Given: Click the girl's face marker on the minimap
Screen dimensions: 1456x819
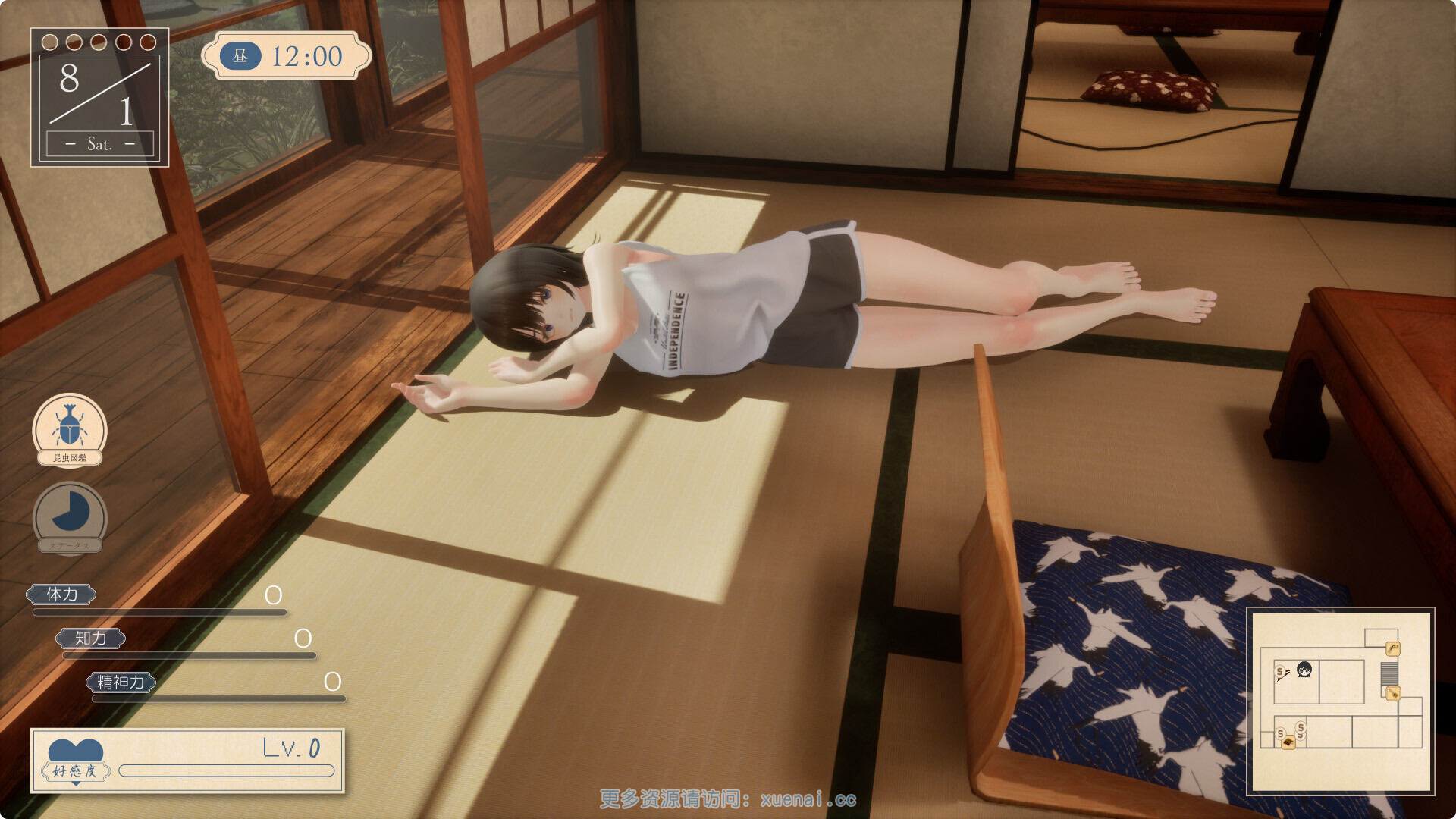Looking at the screenshot, I should click(x=1304, y=670).
